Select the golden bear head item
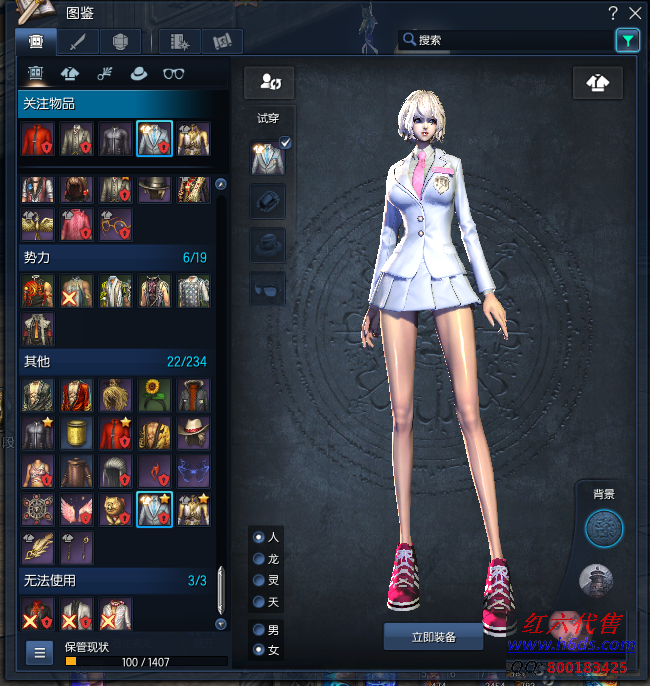Screen dimensions: 650x686 [115, 509]
